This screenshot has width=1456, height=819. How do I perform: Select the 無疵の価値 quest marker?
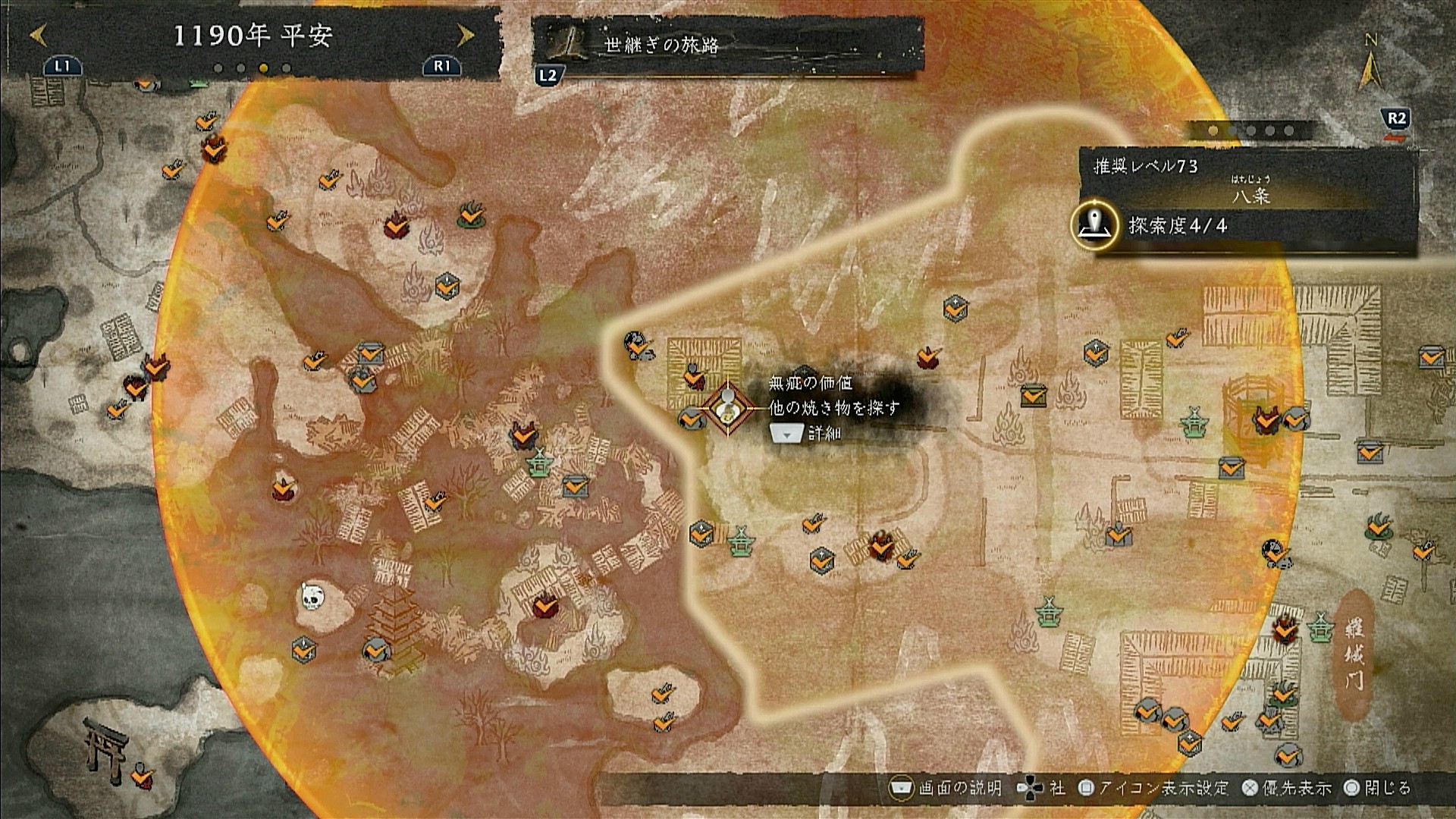pyautogui.click(x=728, y=409)
